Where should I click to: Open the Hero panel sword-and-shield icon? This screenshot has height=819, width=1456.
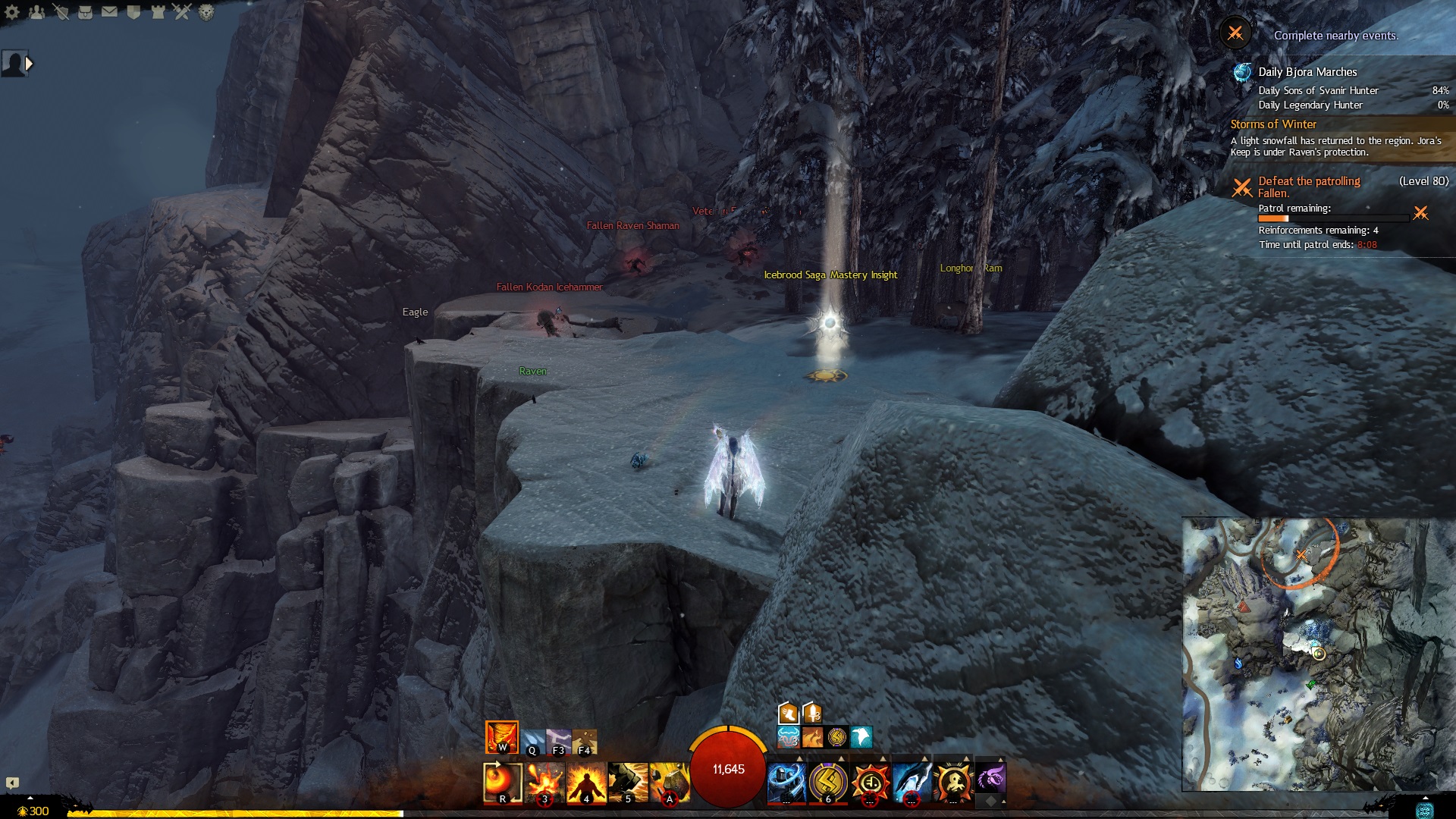tap(61, 12)
